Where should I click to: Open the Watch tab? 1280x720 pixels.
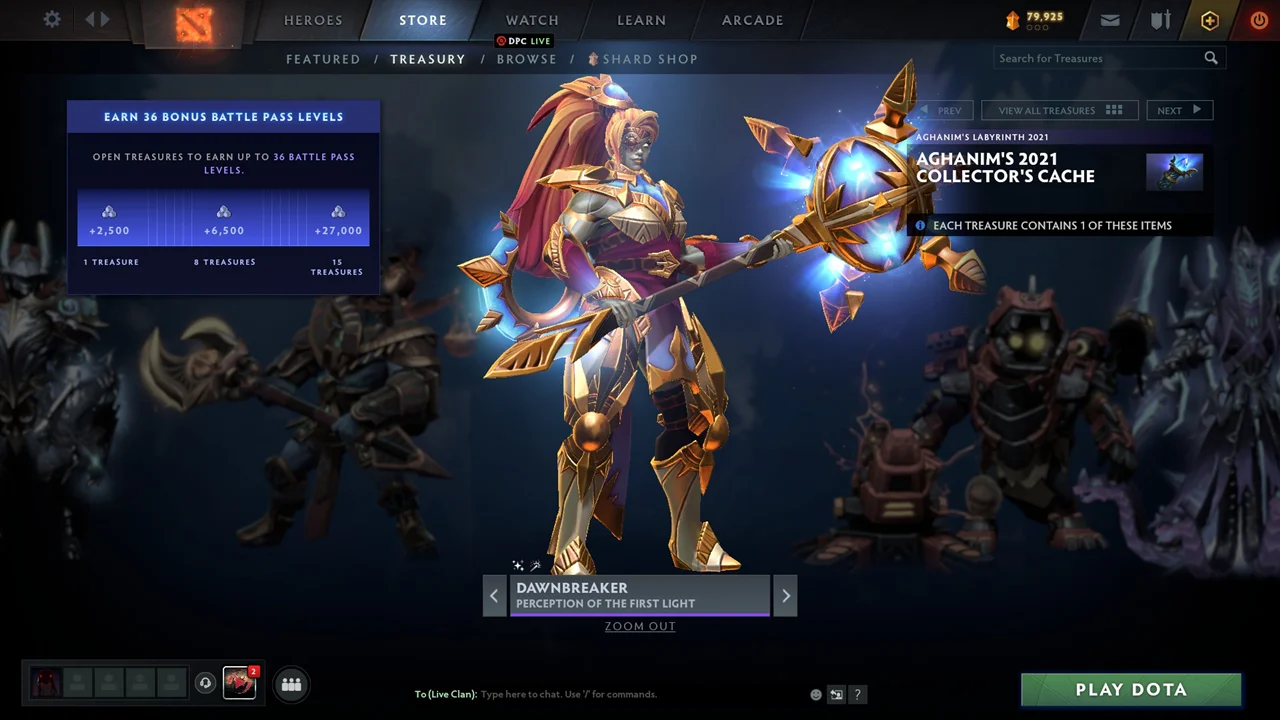(532, 20)
